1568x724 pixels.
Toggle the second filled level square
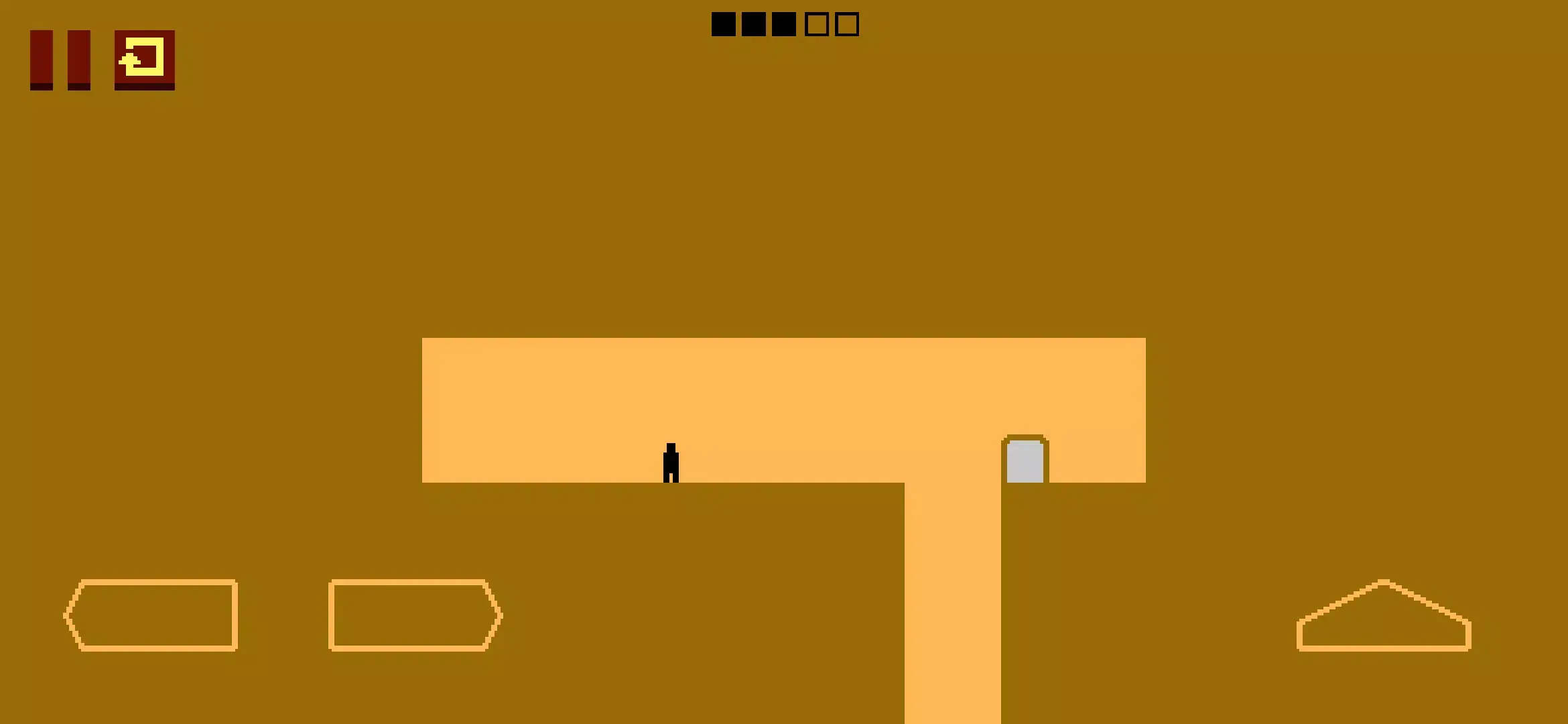[x=754, y=23]
